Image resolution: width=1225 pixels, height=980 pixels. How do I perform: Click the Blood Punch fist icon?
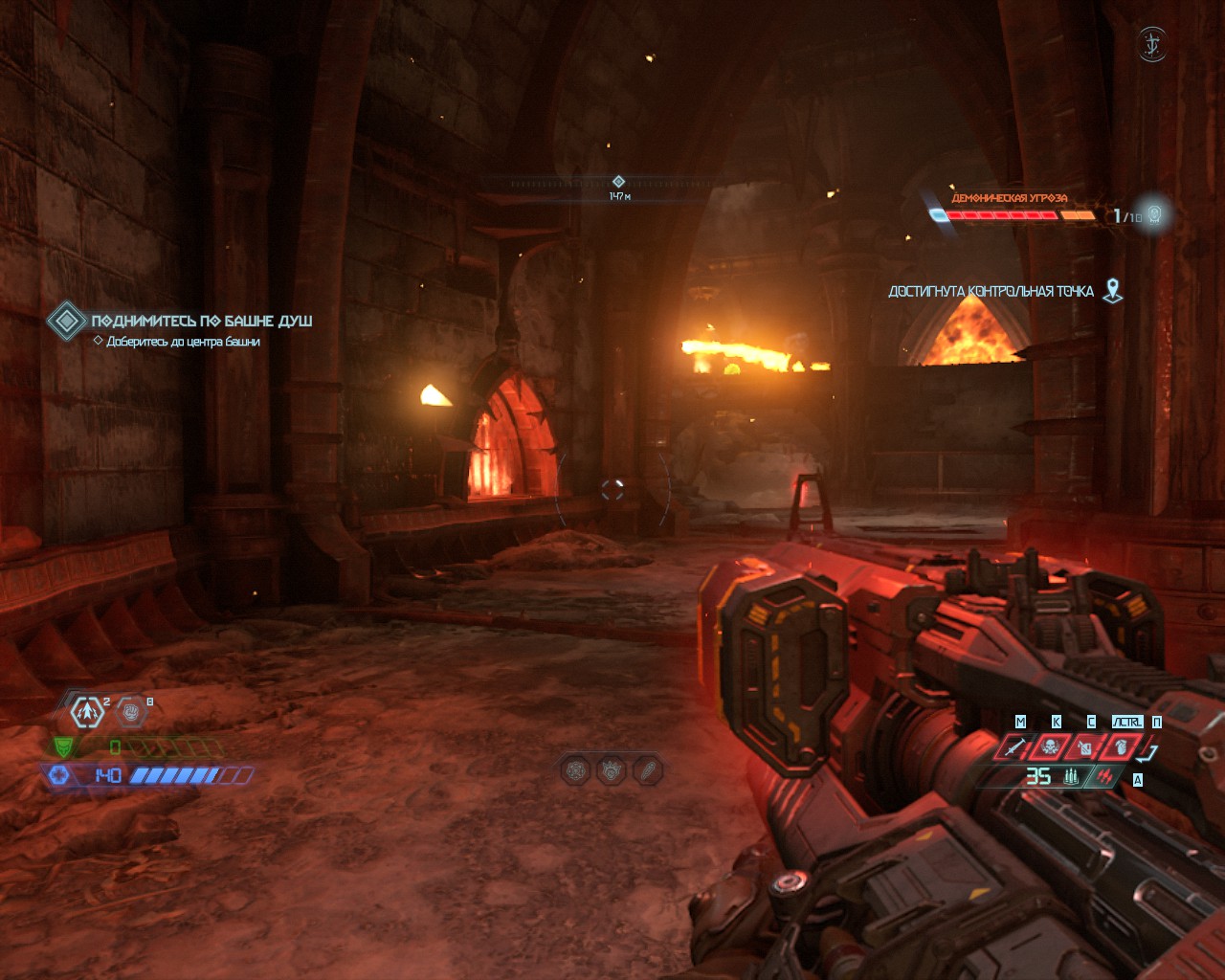pos(132,712)
